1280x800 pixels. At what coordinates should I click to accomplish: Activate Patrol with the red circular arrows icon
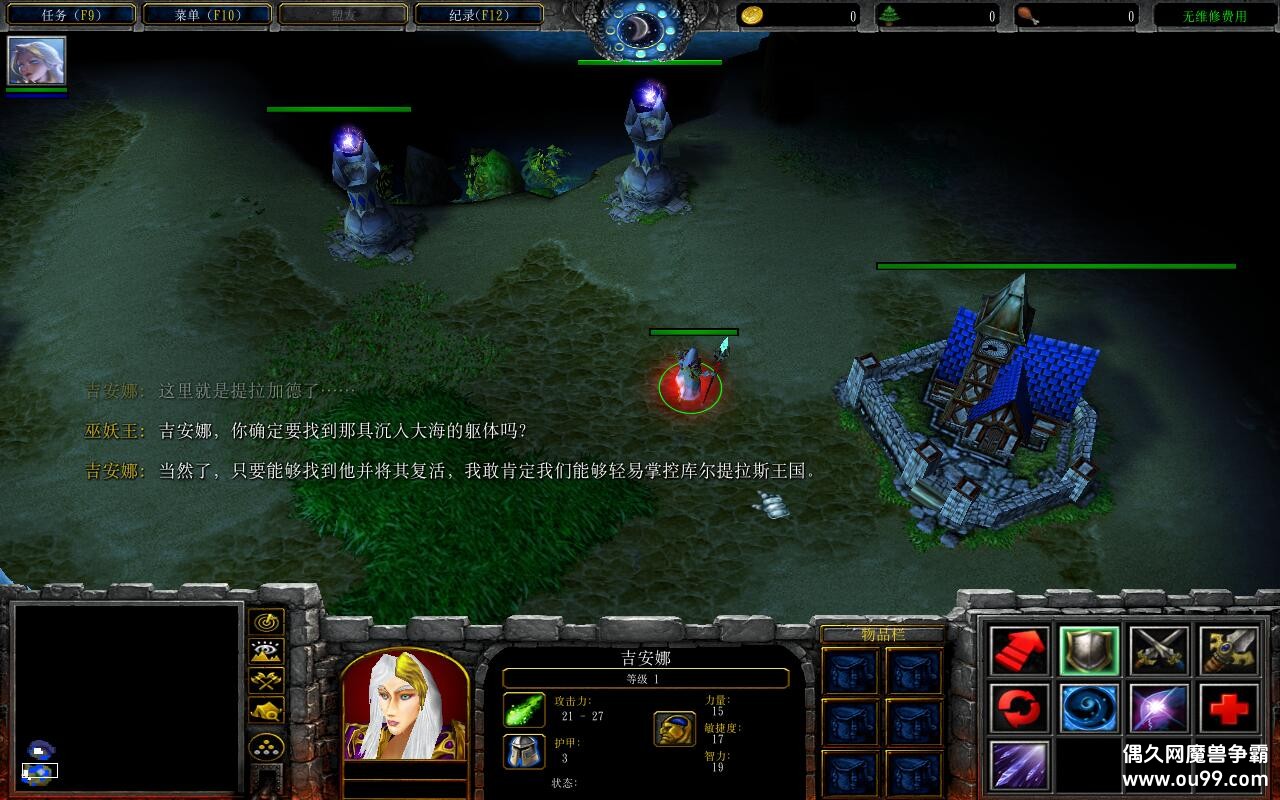point(1018,708)
